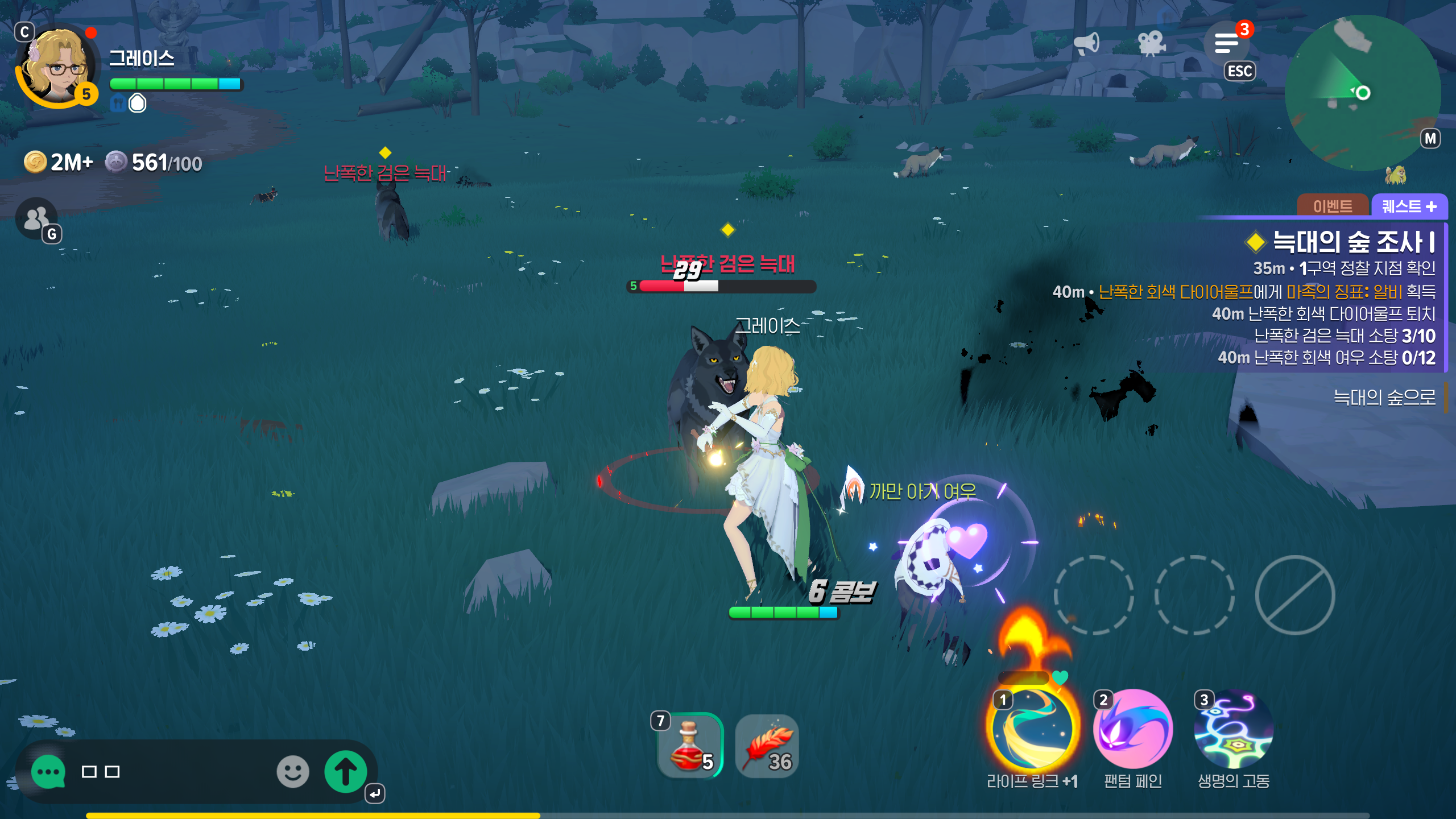
Task: Use the red health potion slot
Action: 690,745
